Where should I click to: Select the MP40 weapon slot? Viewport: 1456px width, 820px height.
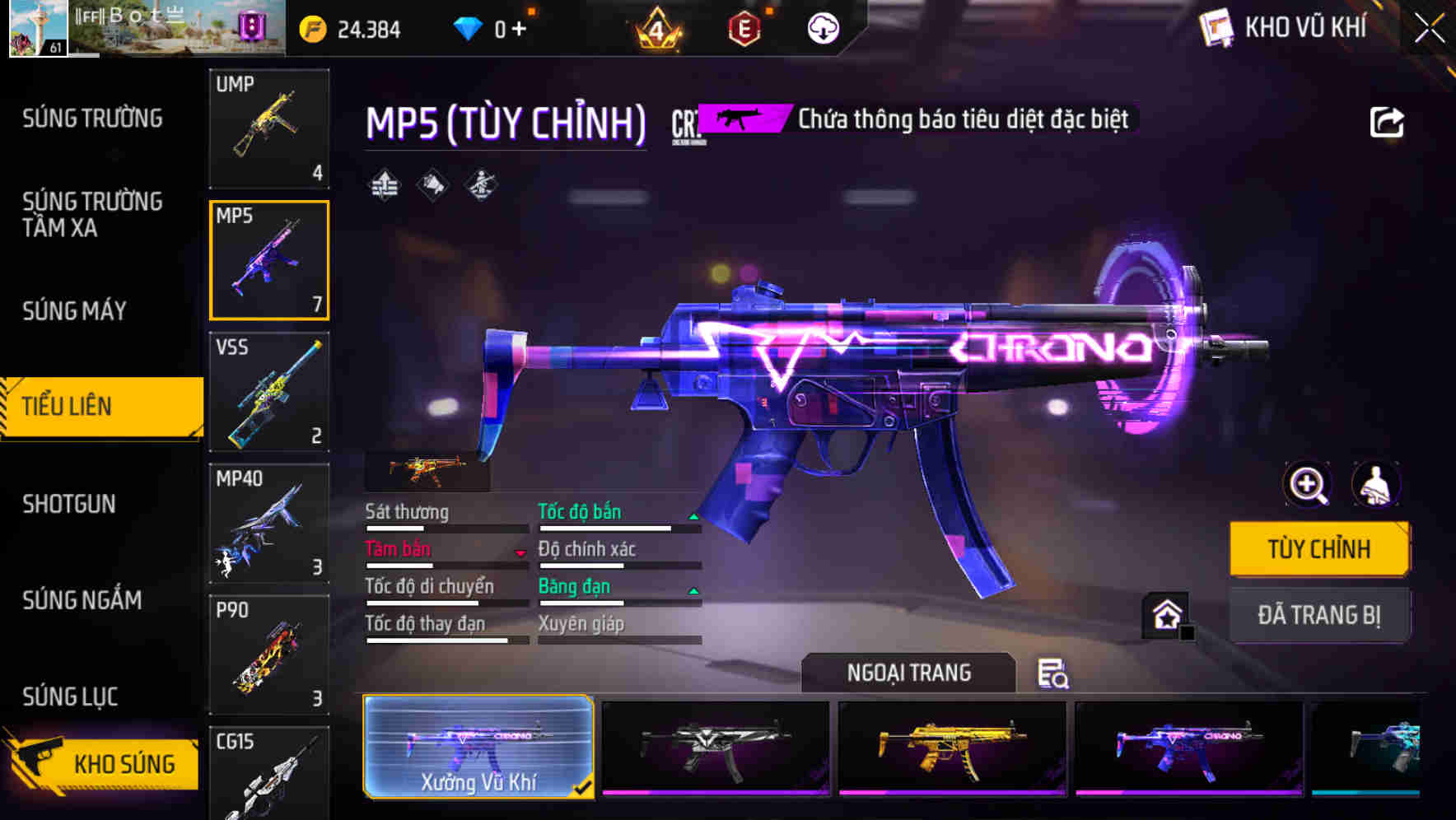pyautogui.click(x=269, y=523)
